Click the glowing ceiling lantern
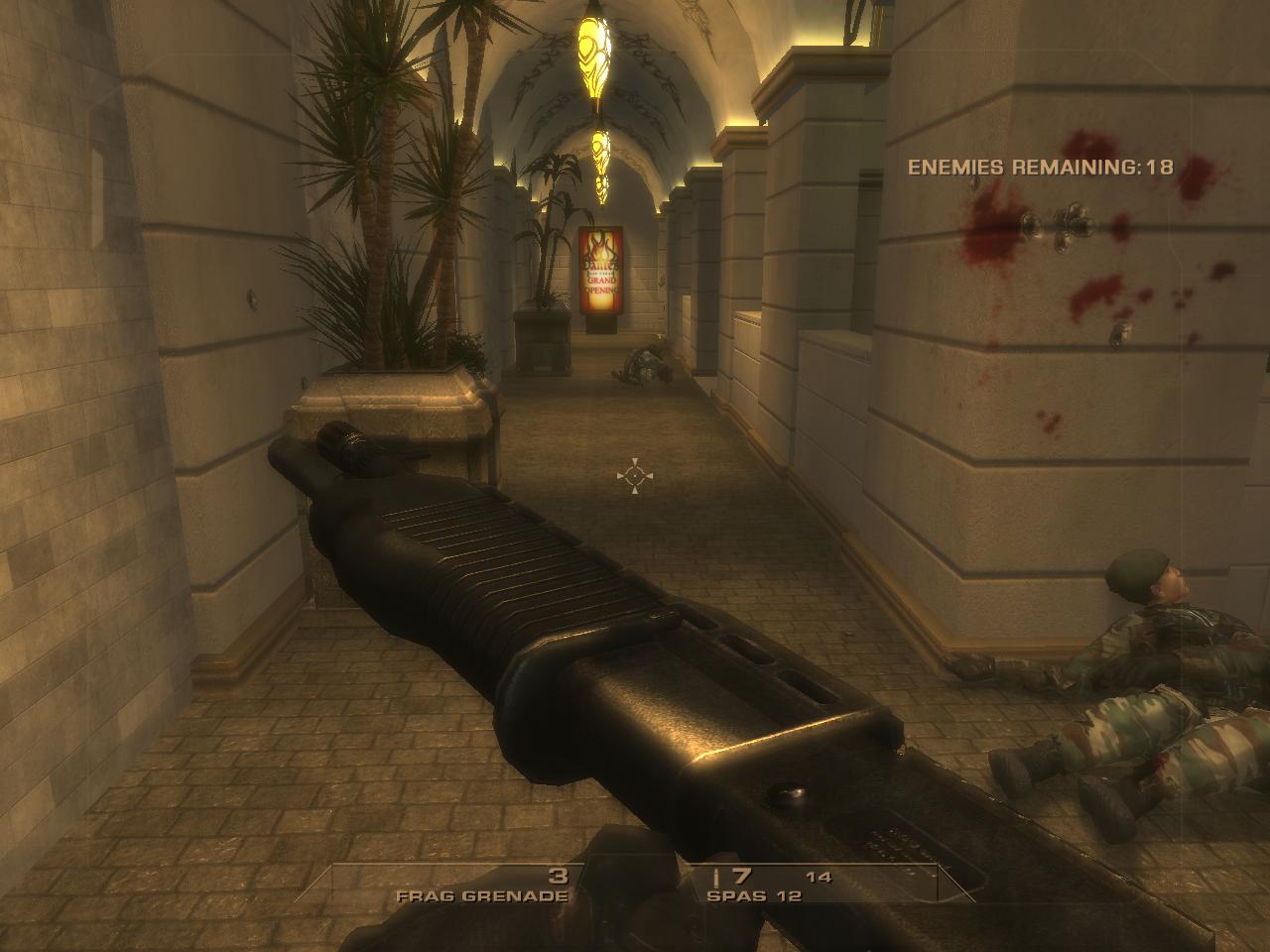 (x=595, y=55)
